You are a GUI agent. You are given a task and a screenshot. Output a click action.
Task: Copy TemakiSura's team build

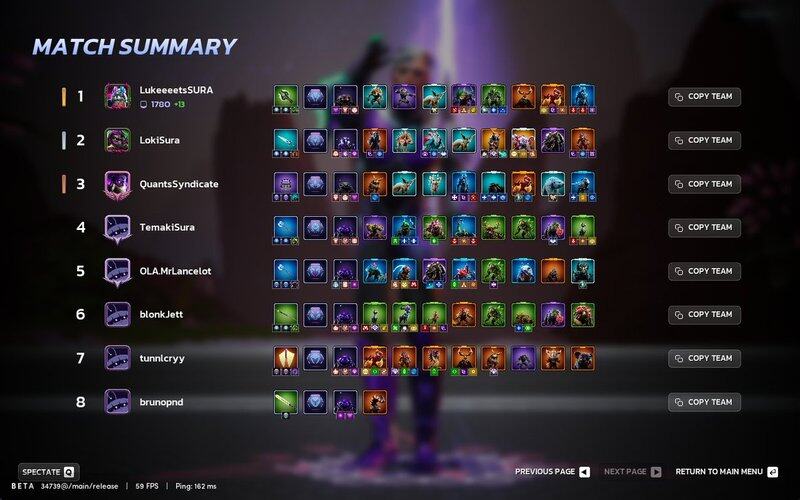click(704, 227)
